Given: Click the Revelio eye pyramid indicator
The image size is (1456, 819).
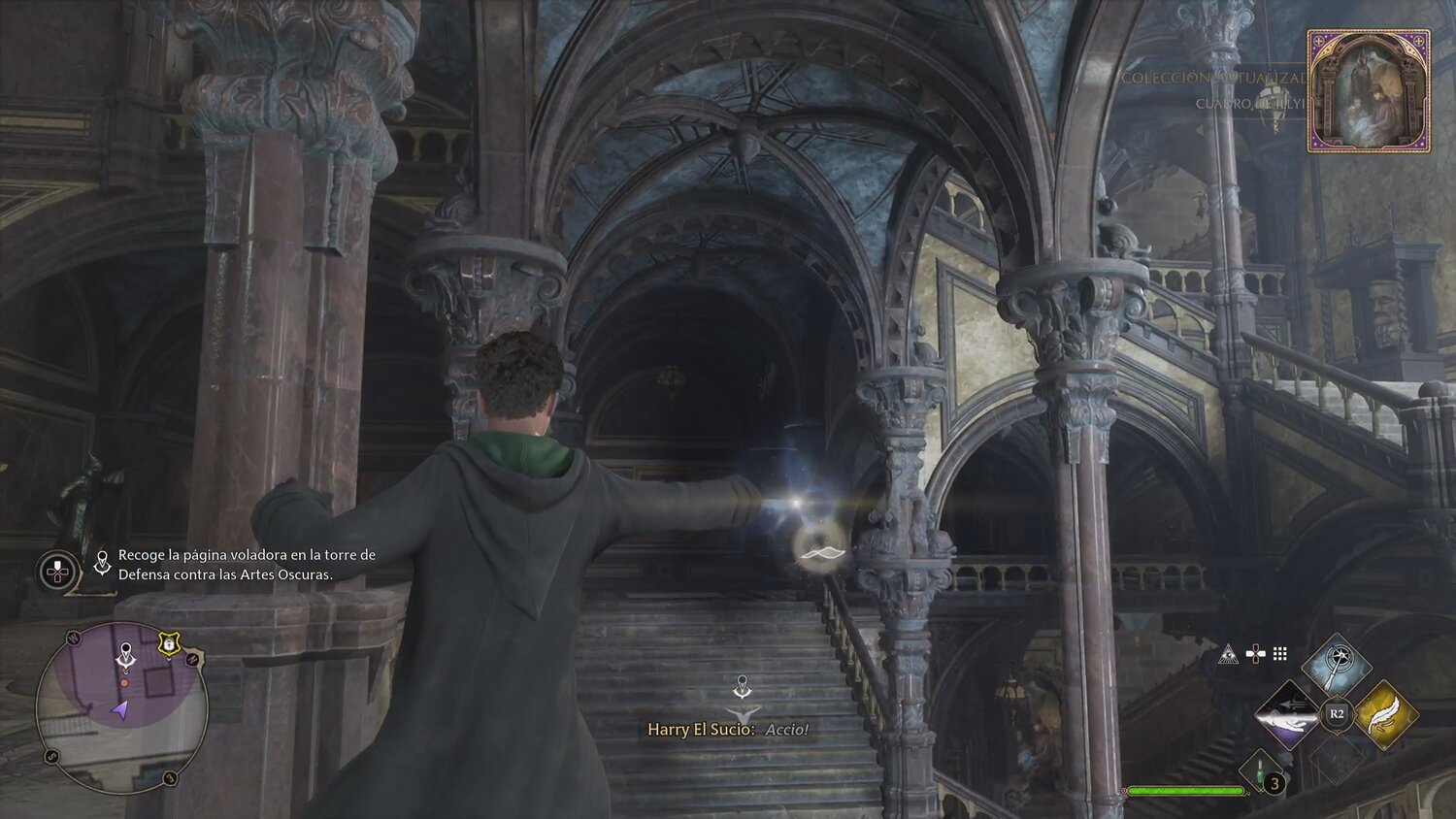Looking at the screenshot, I should click(x=1228, y=654).
